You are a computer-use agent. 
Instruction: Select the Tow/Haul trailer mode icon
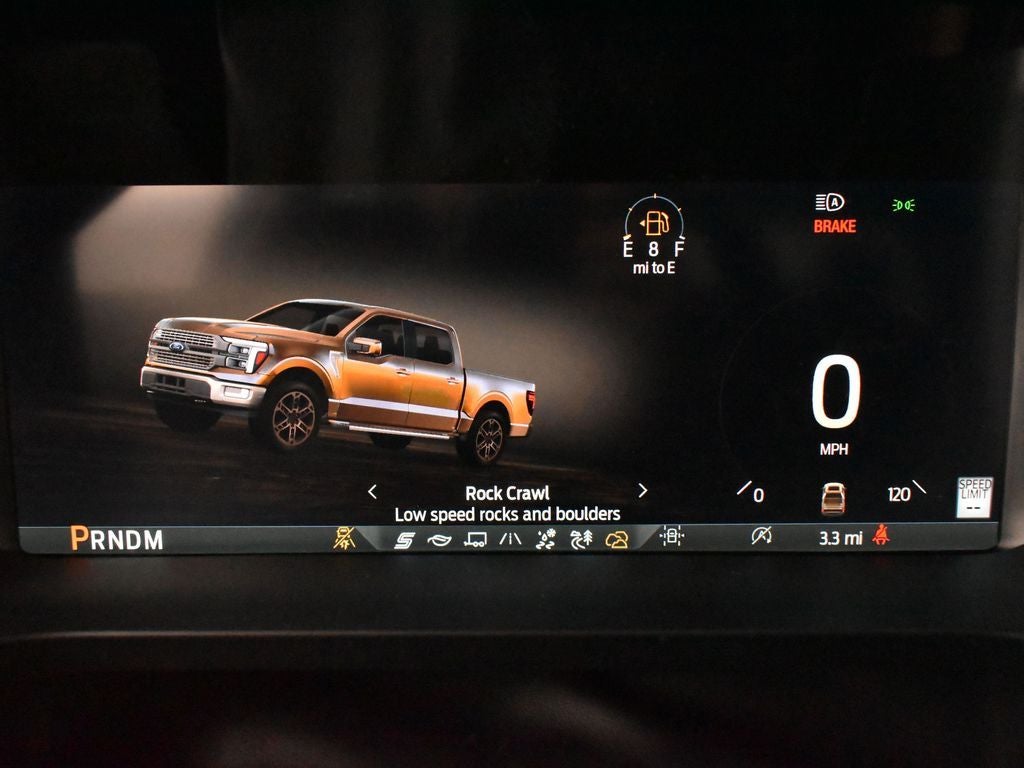tap(475, 540)
